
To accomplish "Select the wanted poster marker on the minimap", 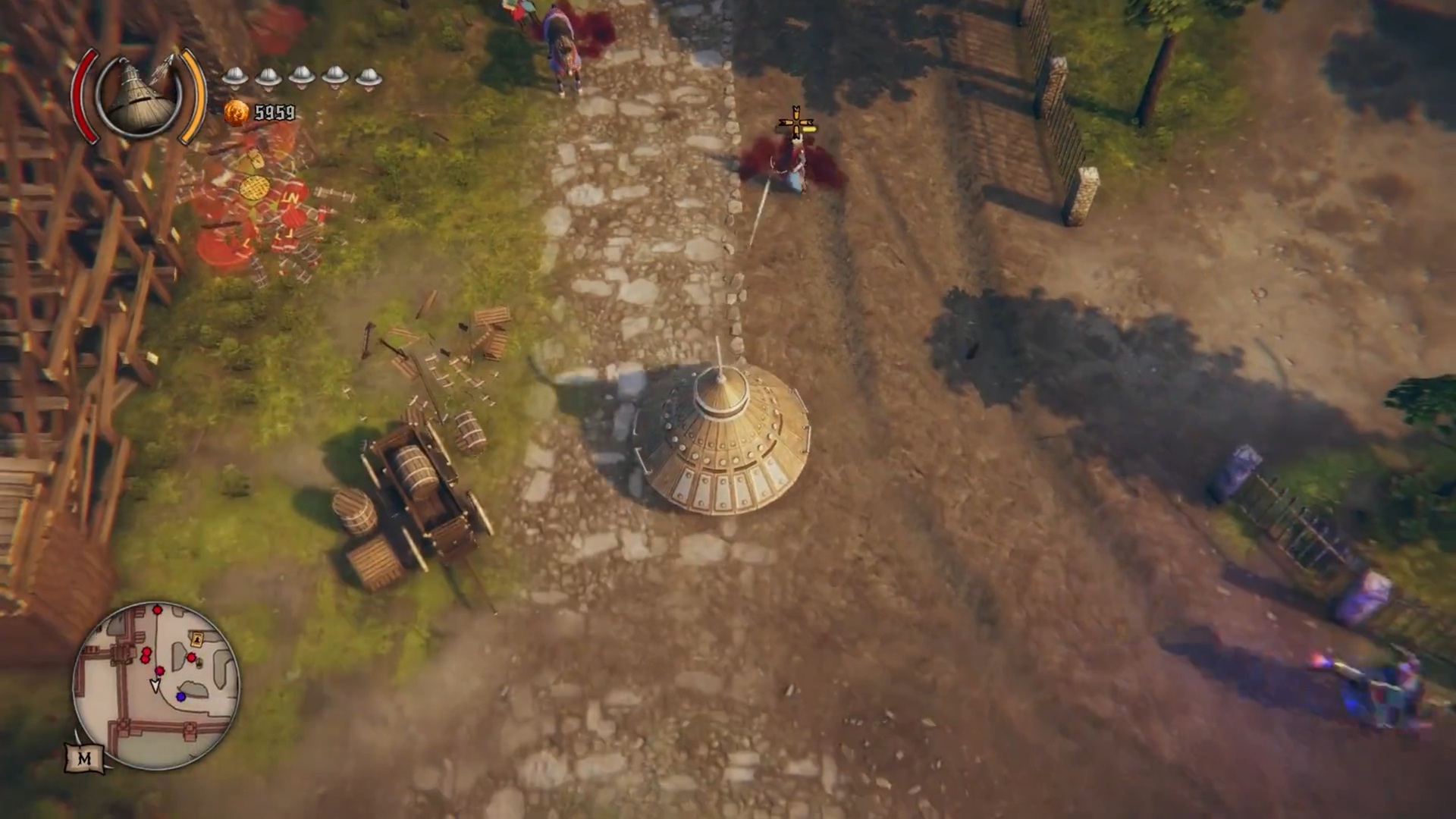I will pyautogui.click(x=196, y=639).
